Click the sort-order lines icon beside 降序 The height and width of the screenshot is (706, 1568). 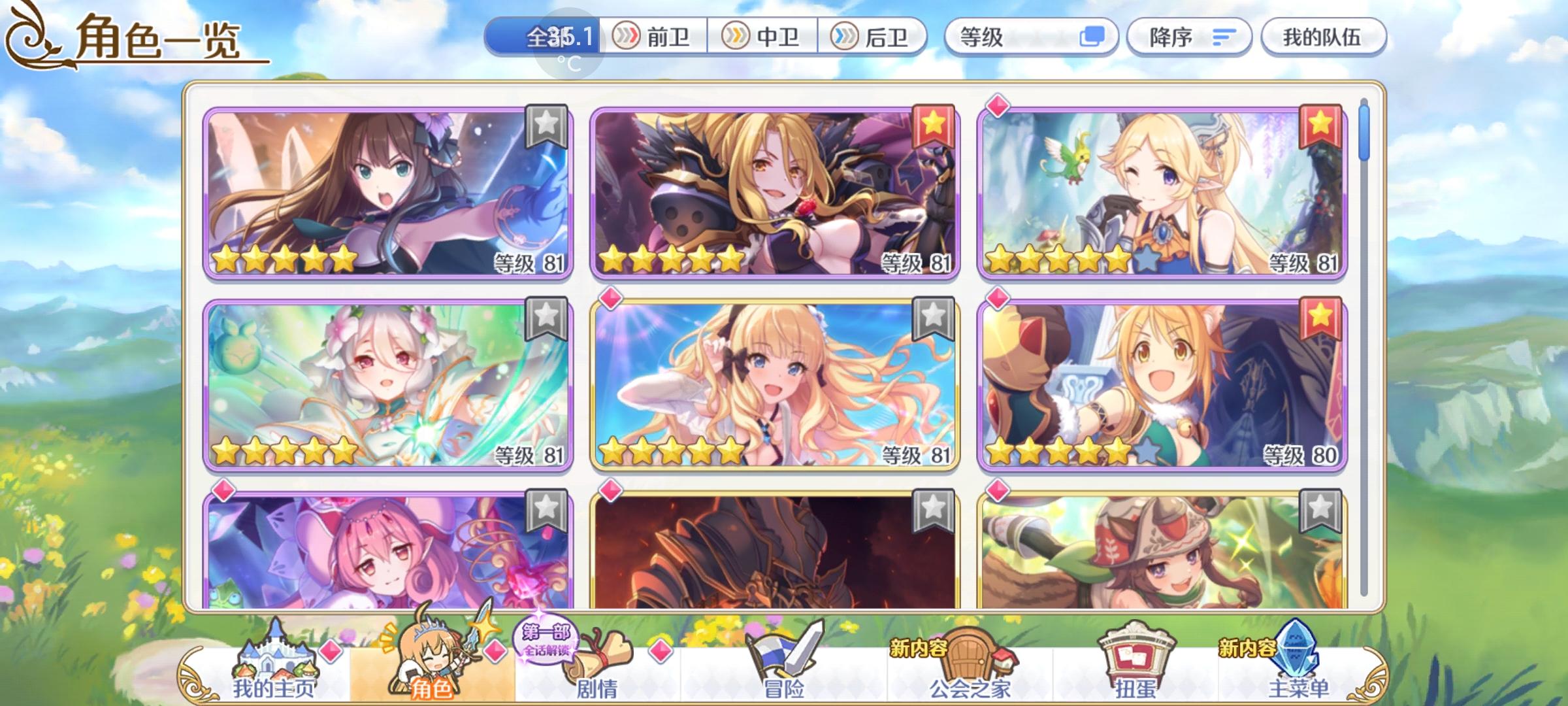[1227, 37]
